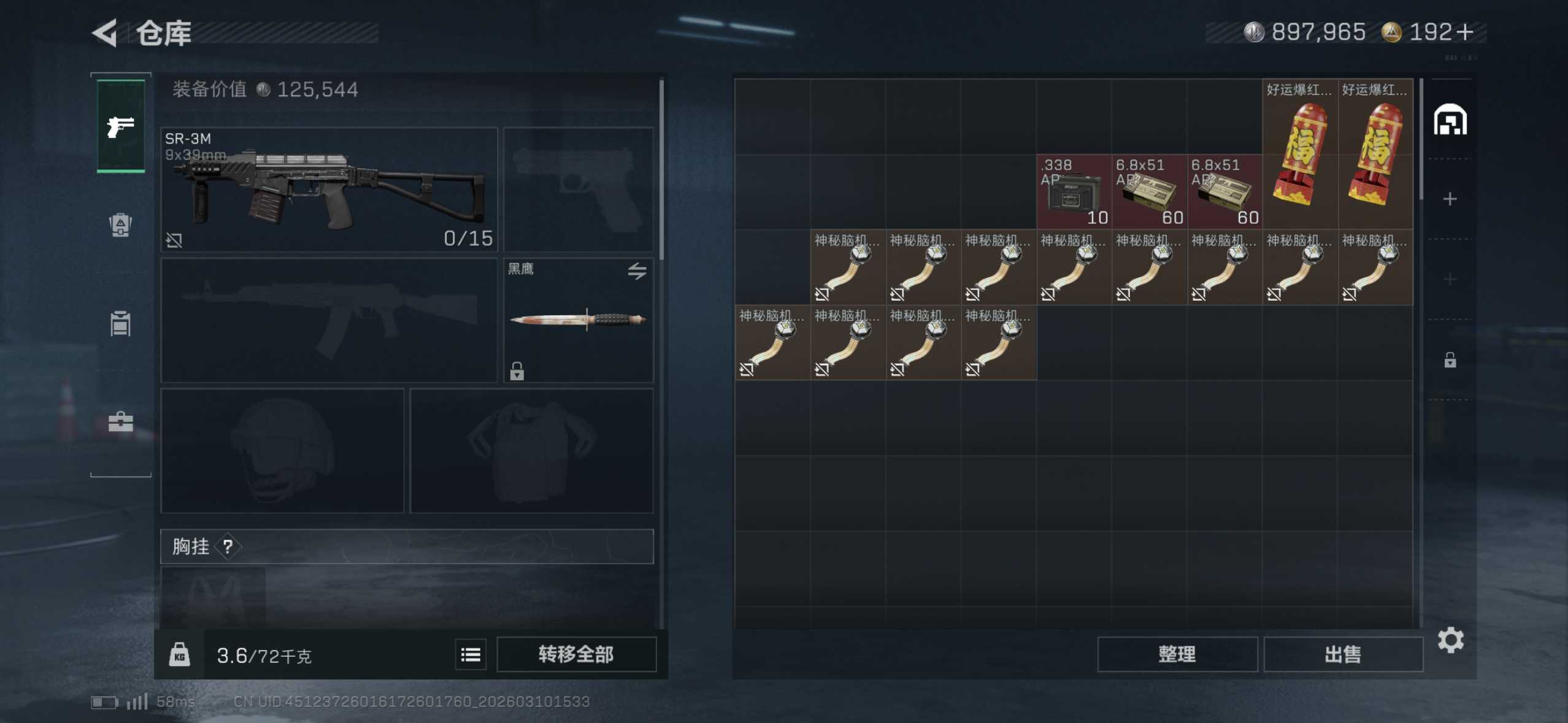The image size is (1568, 723).
Task: Open the 胸挂 help question mark
Action: tap(228, 546)
